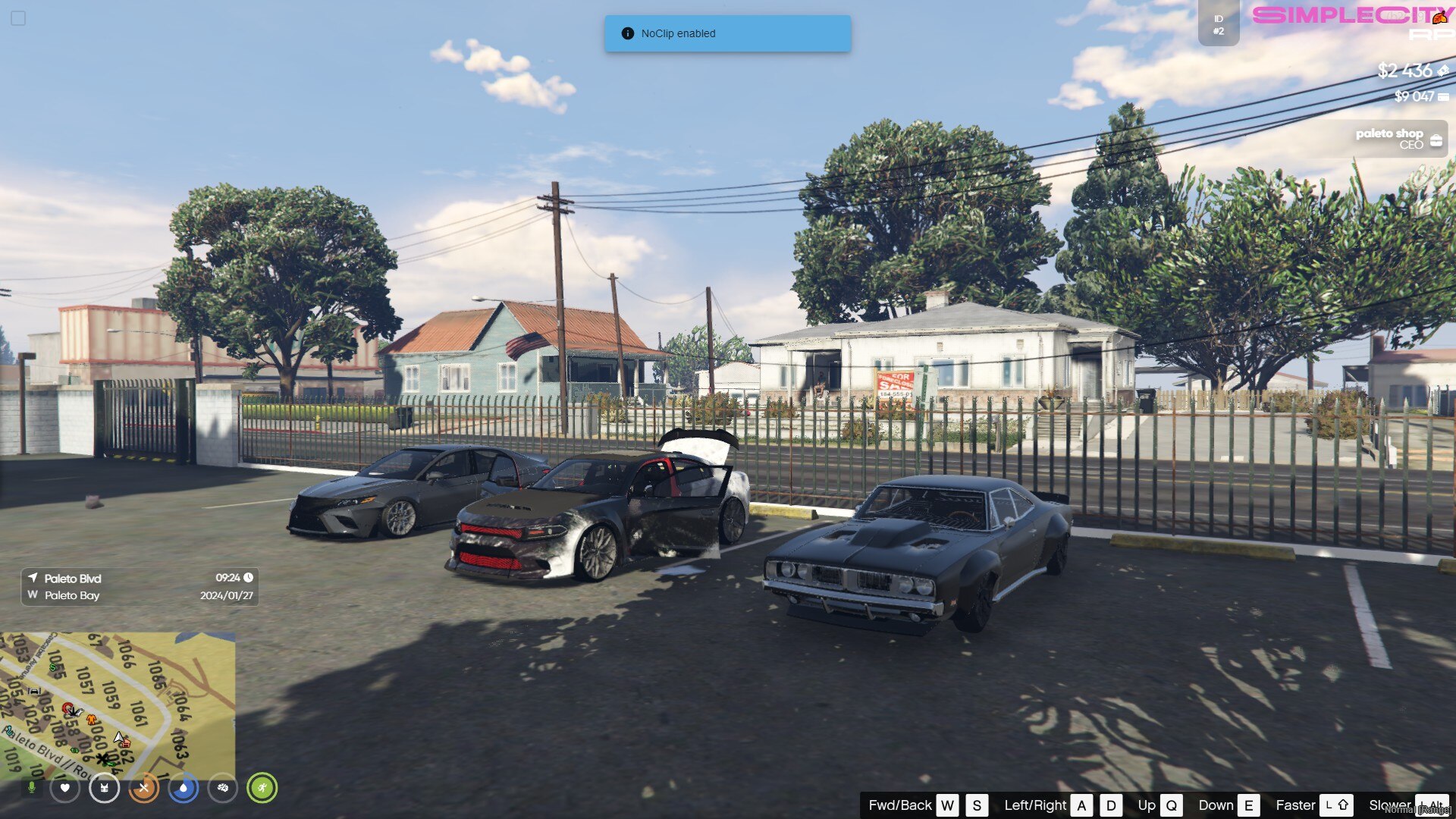Click the W key hint for Fwd/Back
1456x819 pixels.
pyautogui.click(x=946, y=805)
